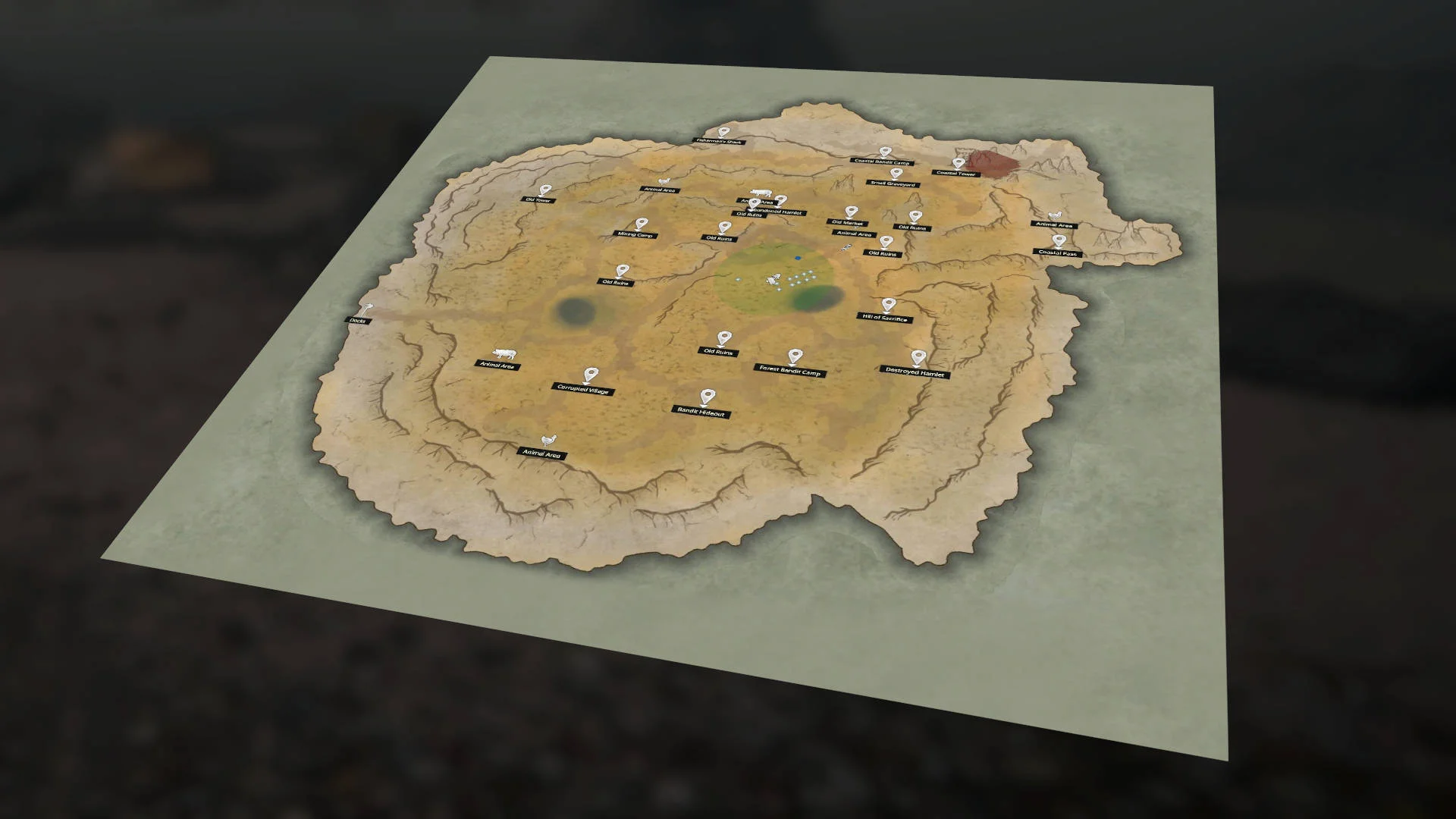
Task: Choose the Coastal Tower location pin
Action: click(959, 165)
